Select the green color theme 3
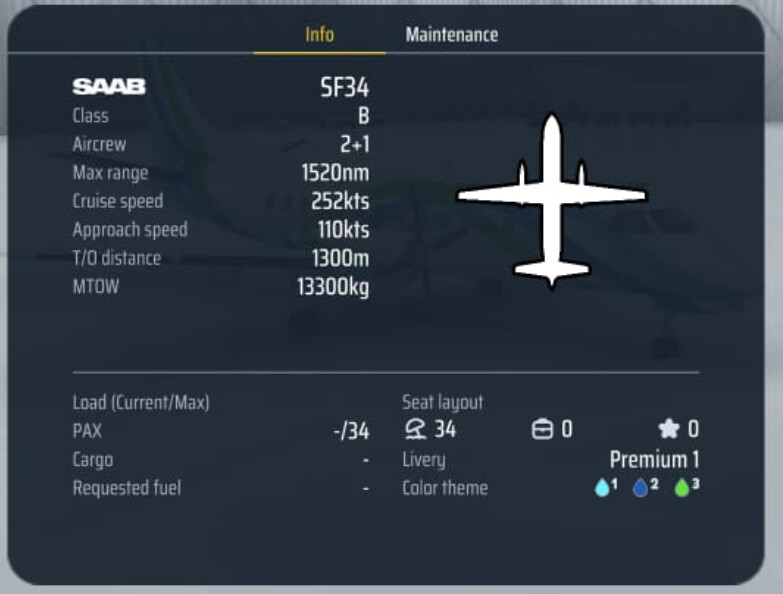This screenshot has width=783, height=594. [x=682, y=488]
